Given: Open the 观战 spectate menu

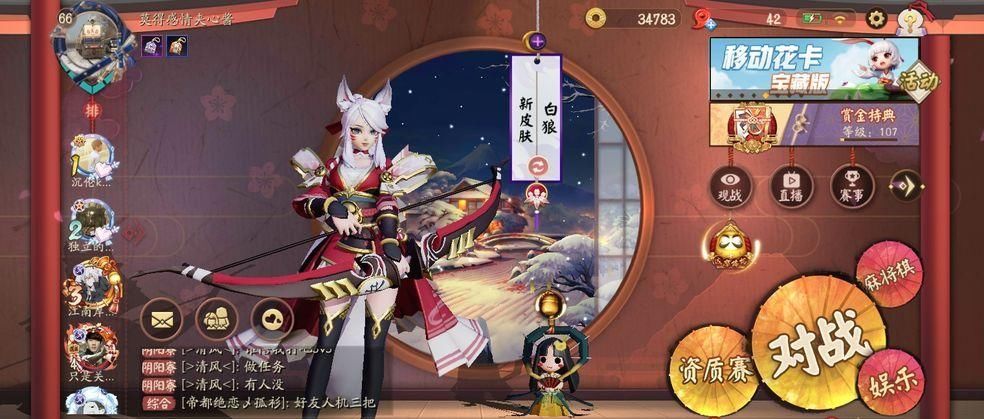Looking at the screenshot, I should point(731,187).
